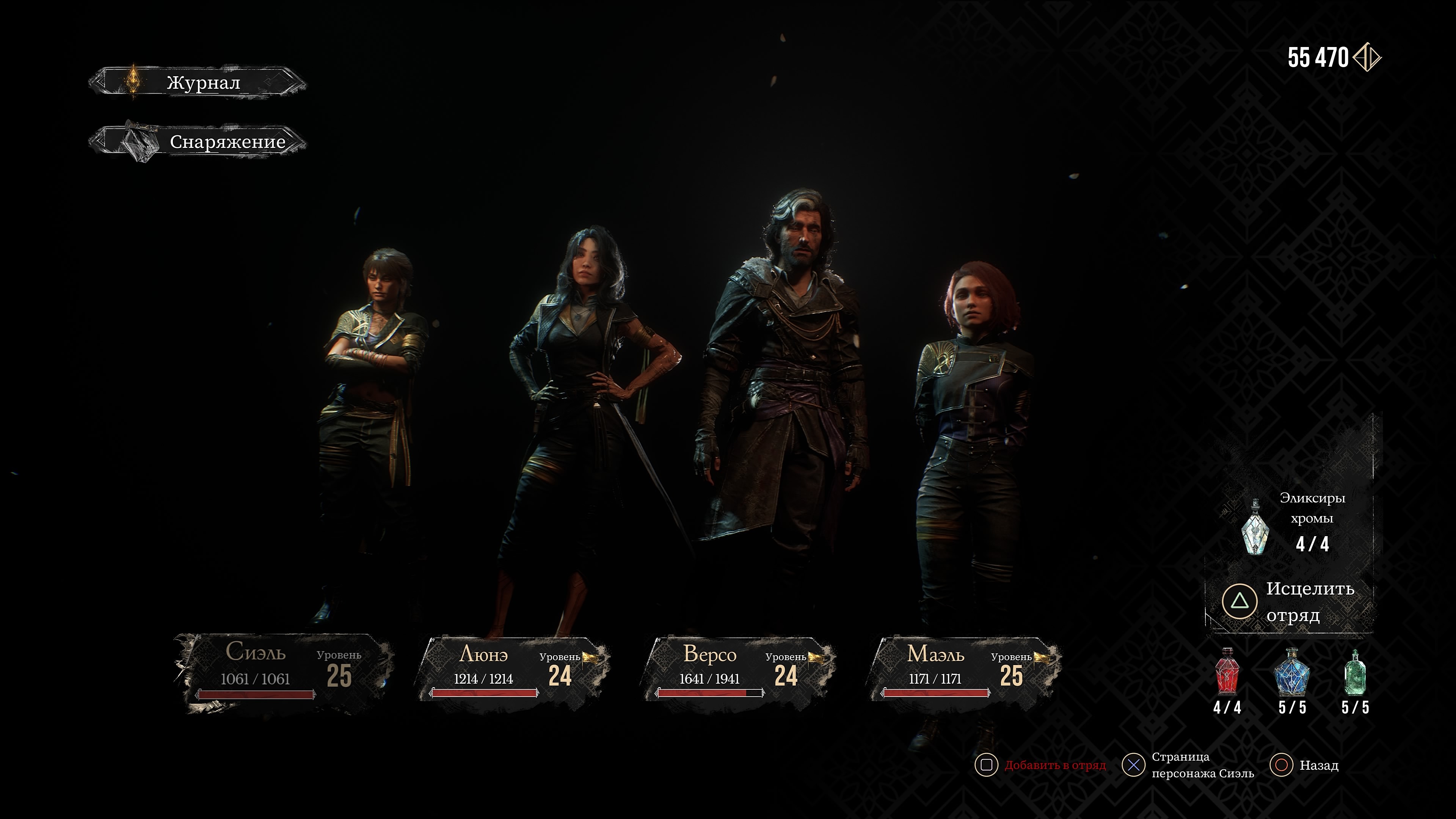
Task: Select the red potion flask
Action: pos(1227,672)
